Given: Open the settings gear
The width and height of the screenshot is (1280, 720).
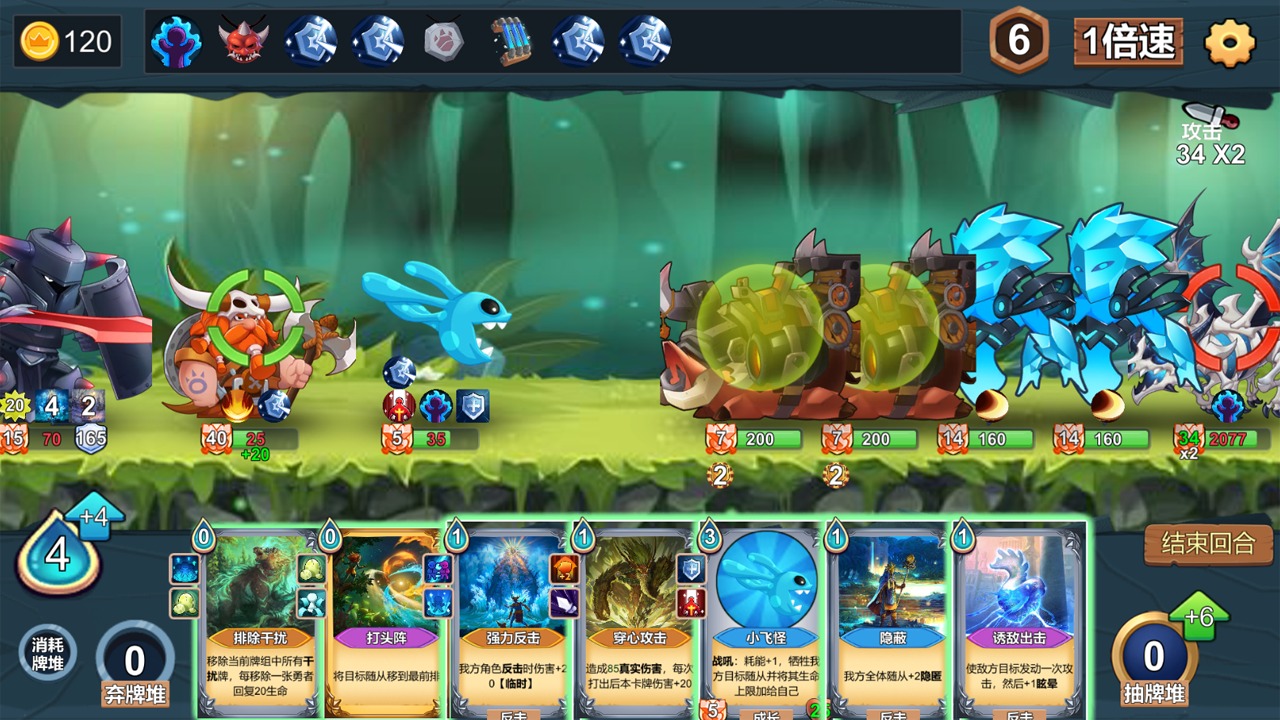Looking at the screenshot, I should click(1229, 42).
